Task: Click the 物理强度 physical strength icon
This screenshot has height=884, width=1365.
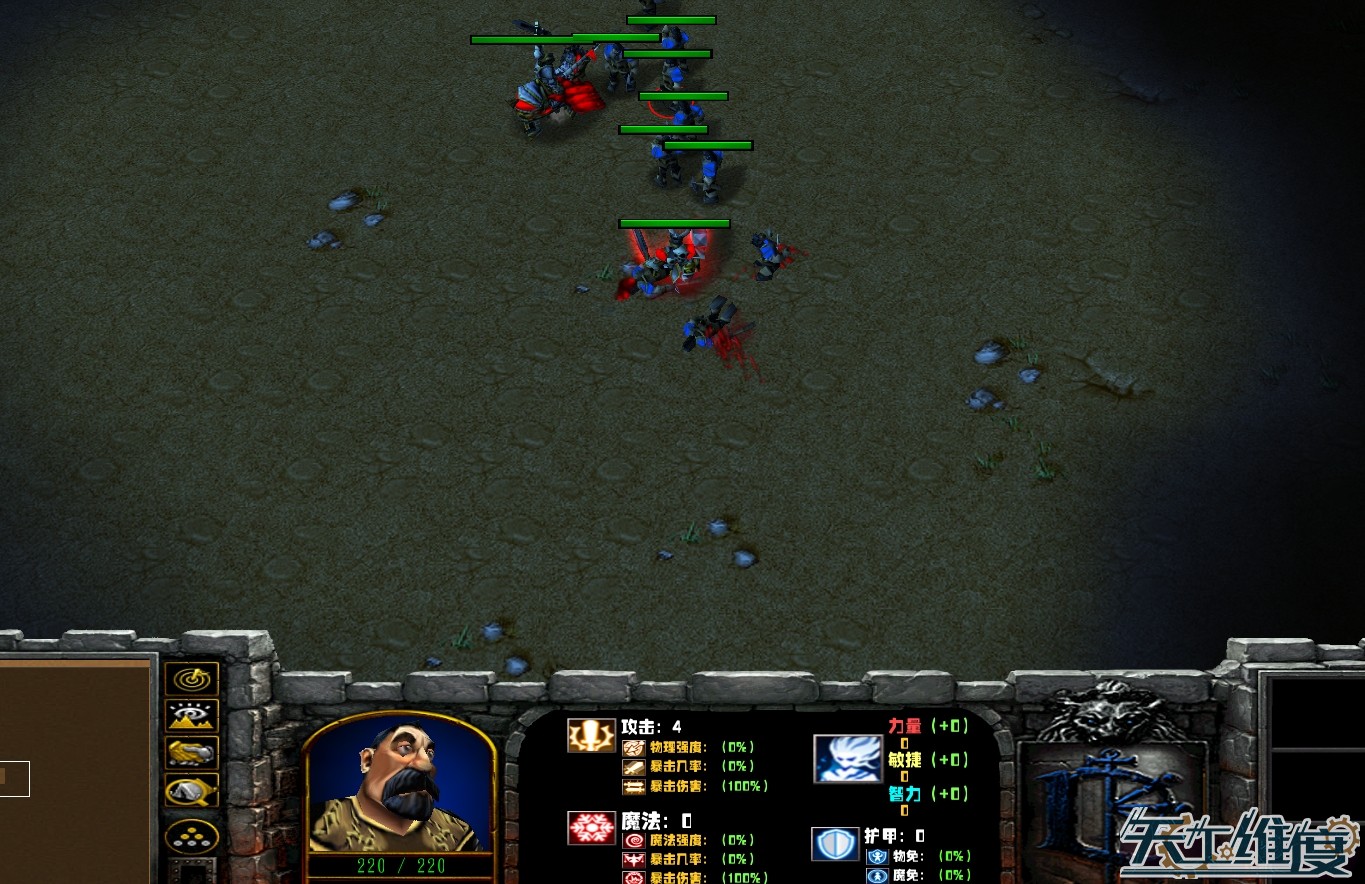Action: (632, 748)
